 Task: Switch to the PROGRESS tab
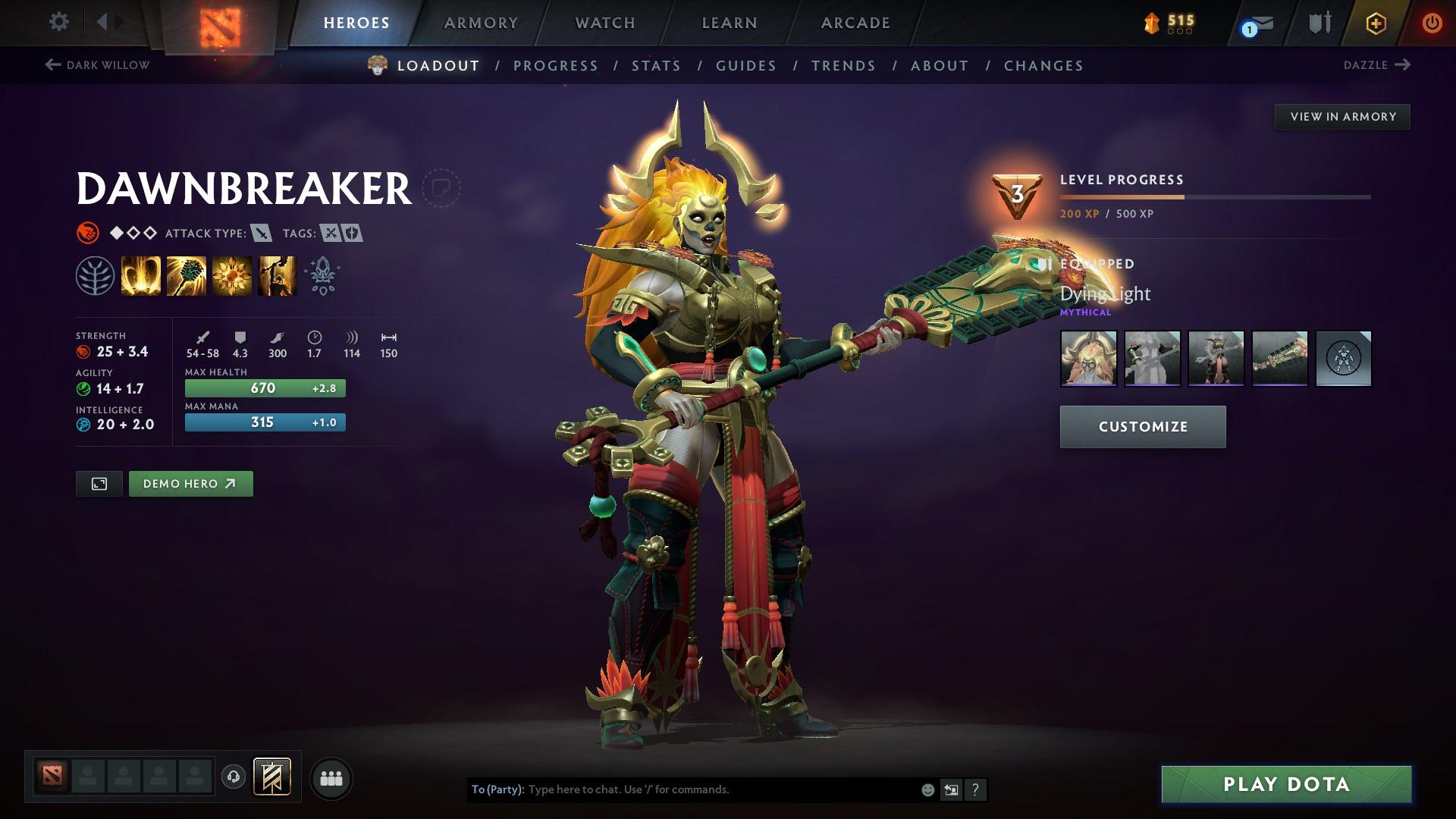pyautogui.click(x=556, y=66)
